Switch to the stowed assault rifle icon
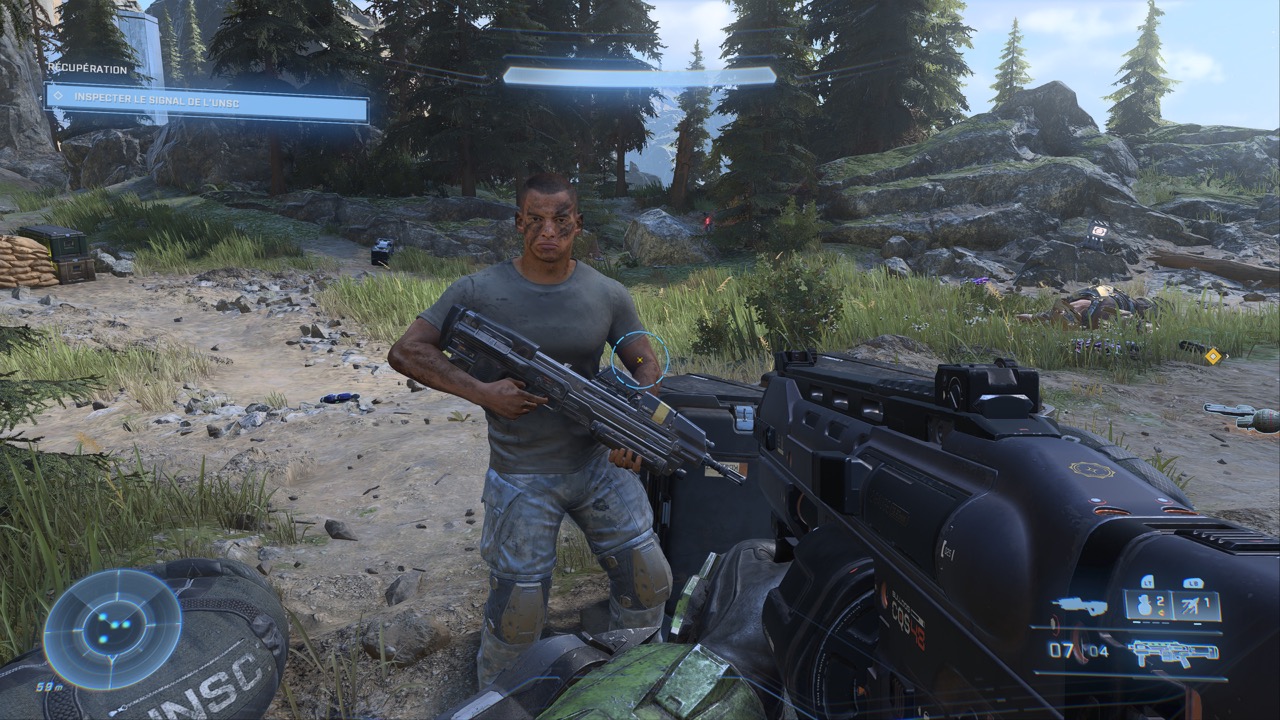Image resolution: width=1280 pixels, height=720 pixels. pos(1079,606)
